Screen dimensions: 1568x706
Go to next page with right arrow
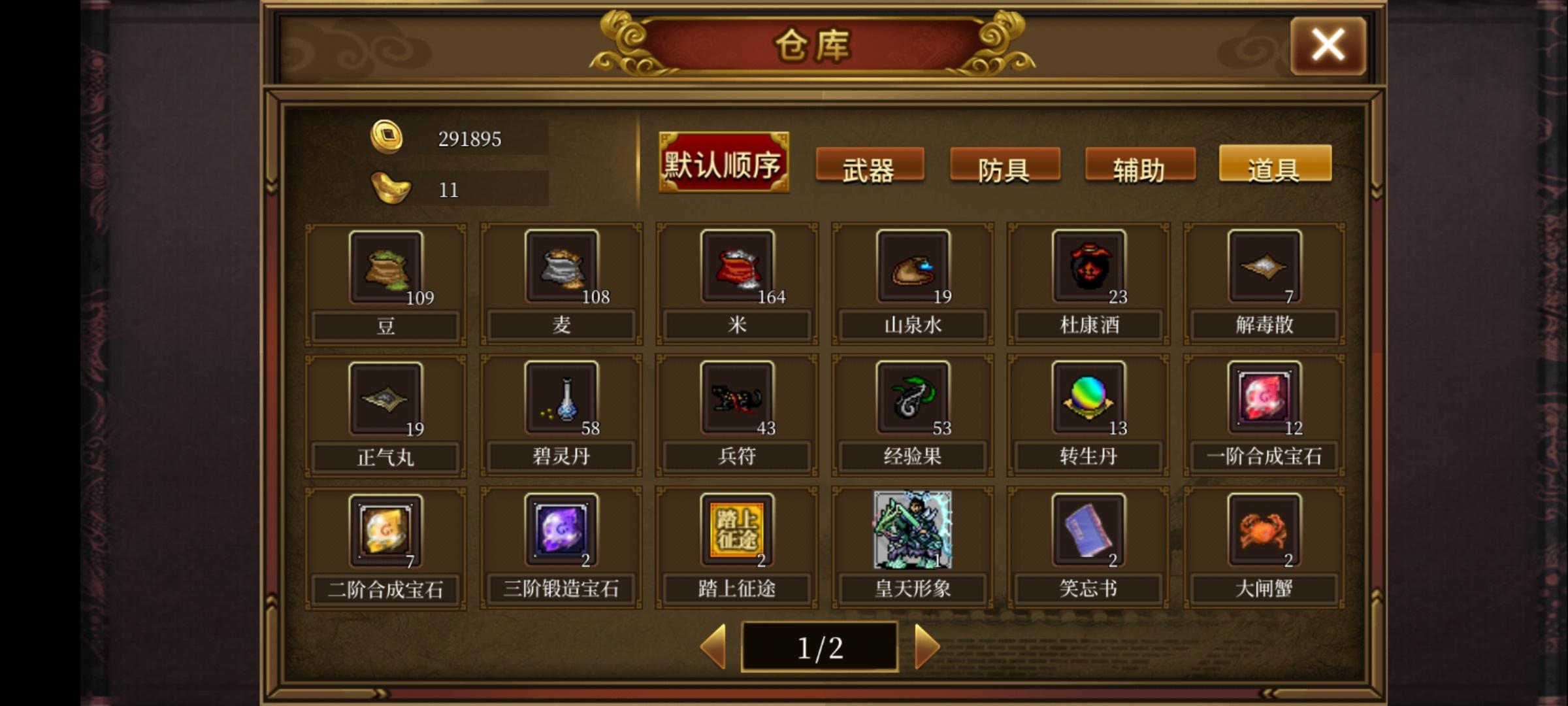[x=926, y=646]
